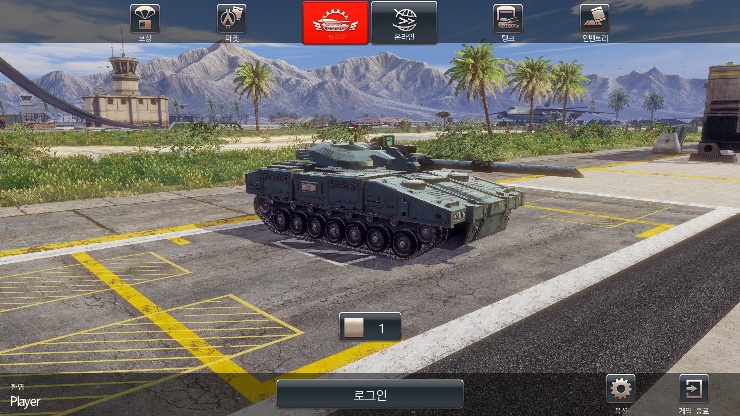Open the inventory menu
This screenshot has height=416, width=740.
[594, 20]
